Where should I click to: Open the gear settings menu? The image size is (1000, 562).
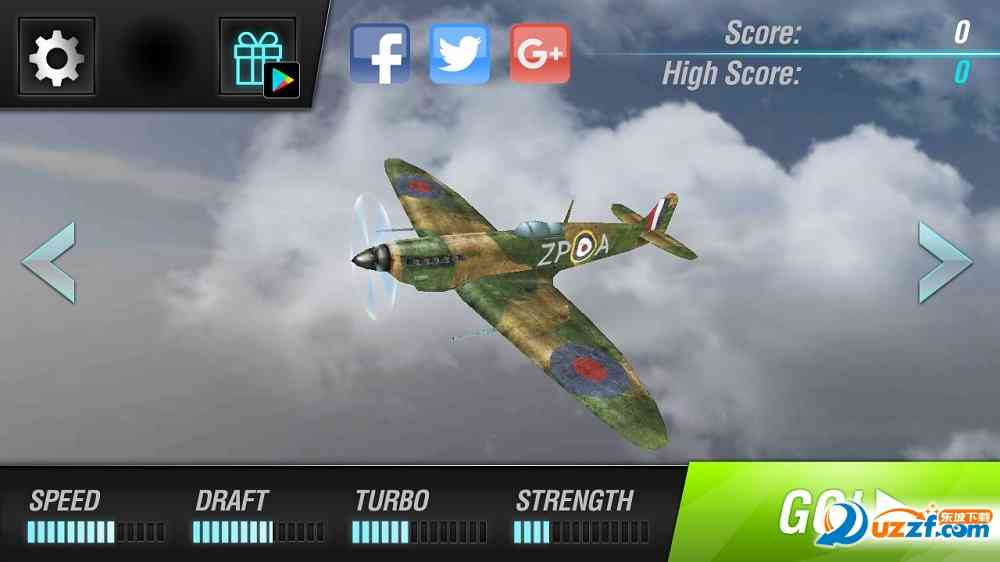[x=57, y=56]
